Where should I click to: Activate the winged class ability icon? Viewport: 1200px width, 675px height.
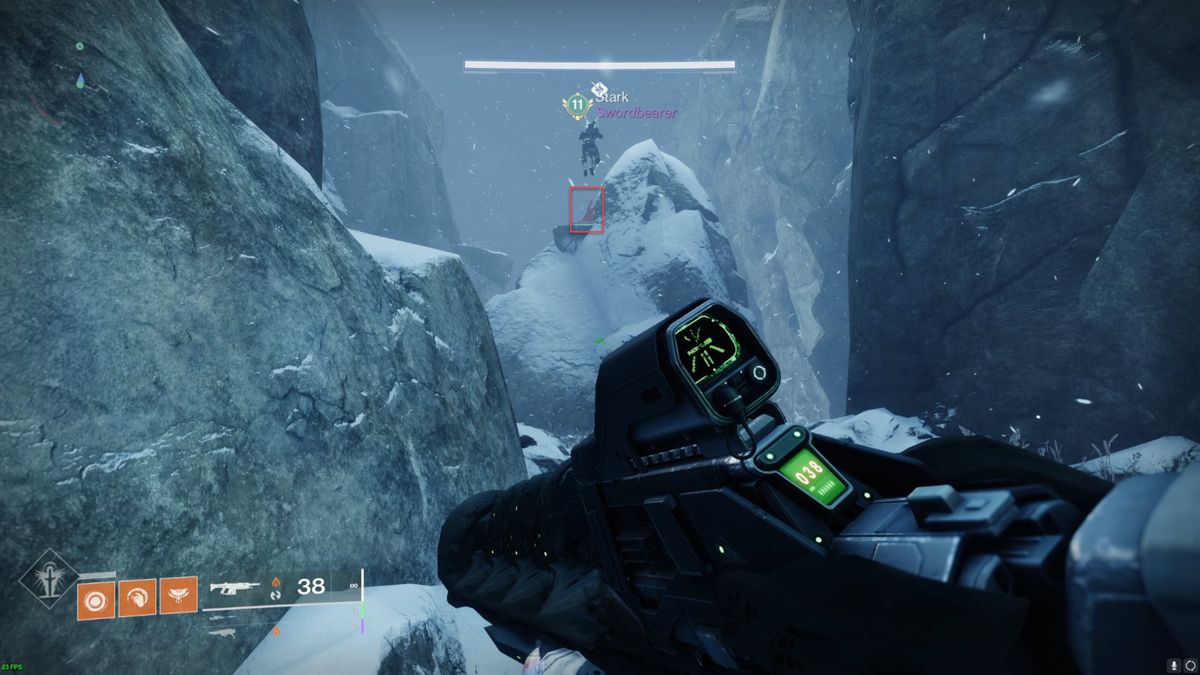point(178,598)
